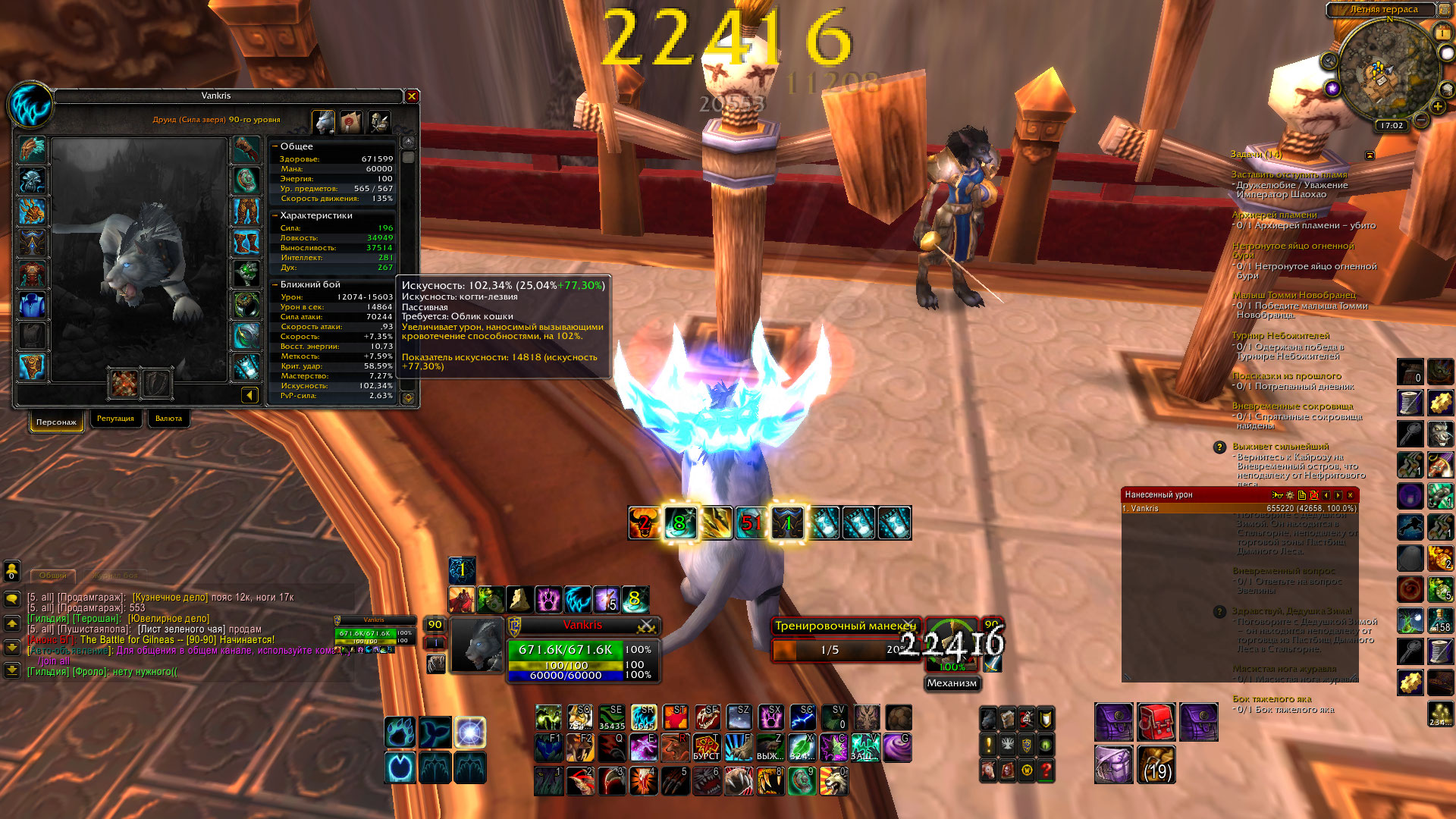Close the Нанесенный урон damage meter window
Viewport: 1456px width, 819px height.
point(1350,495)
